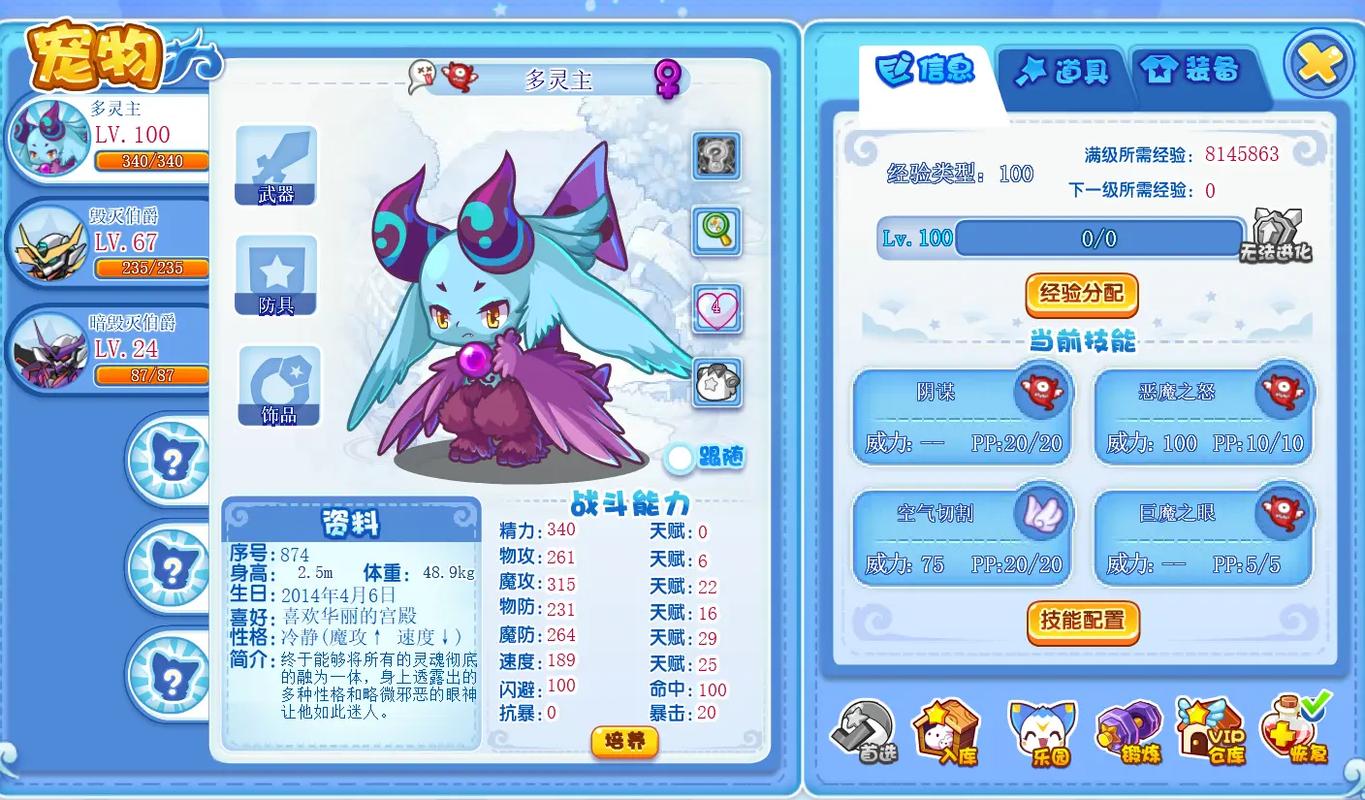Open the 防具 armor equipment slot
1365x800 pixels.
277,275
